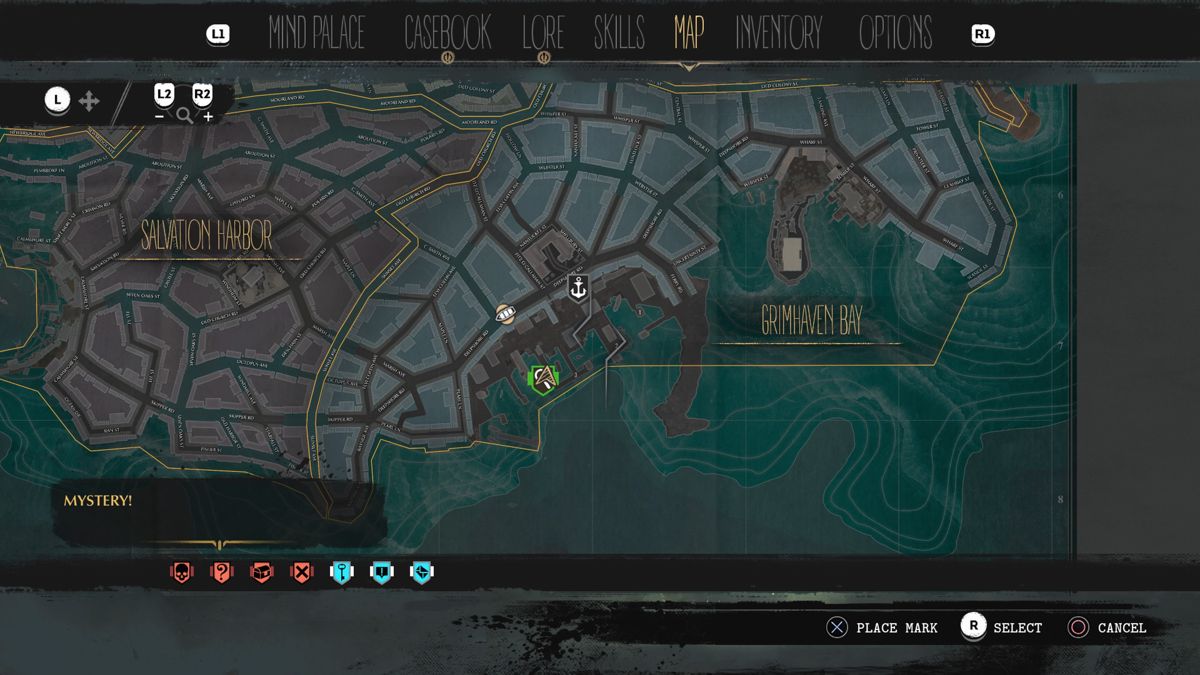Screen dimensions: 1200x675
Task: Open the Inventory tab
Action: coord(779,34)
